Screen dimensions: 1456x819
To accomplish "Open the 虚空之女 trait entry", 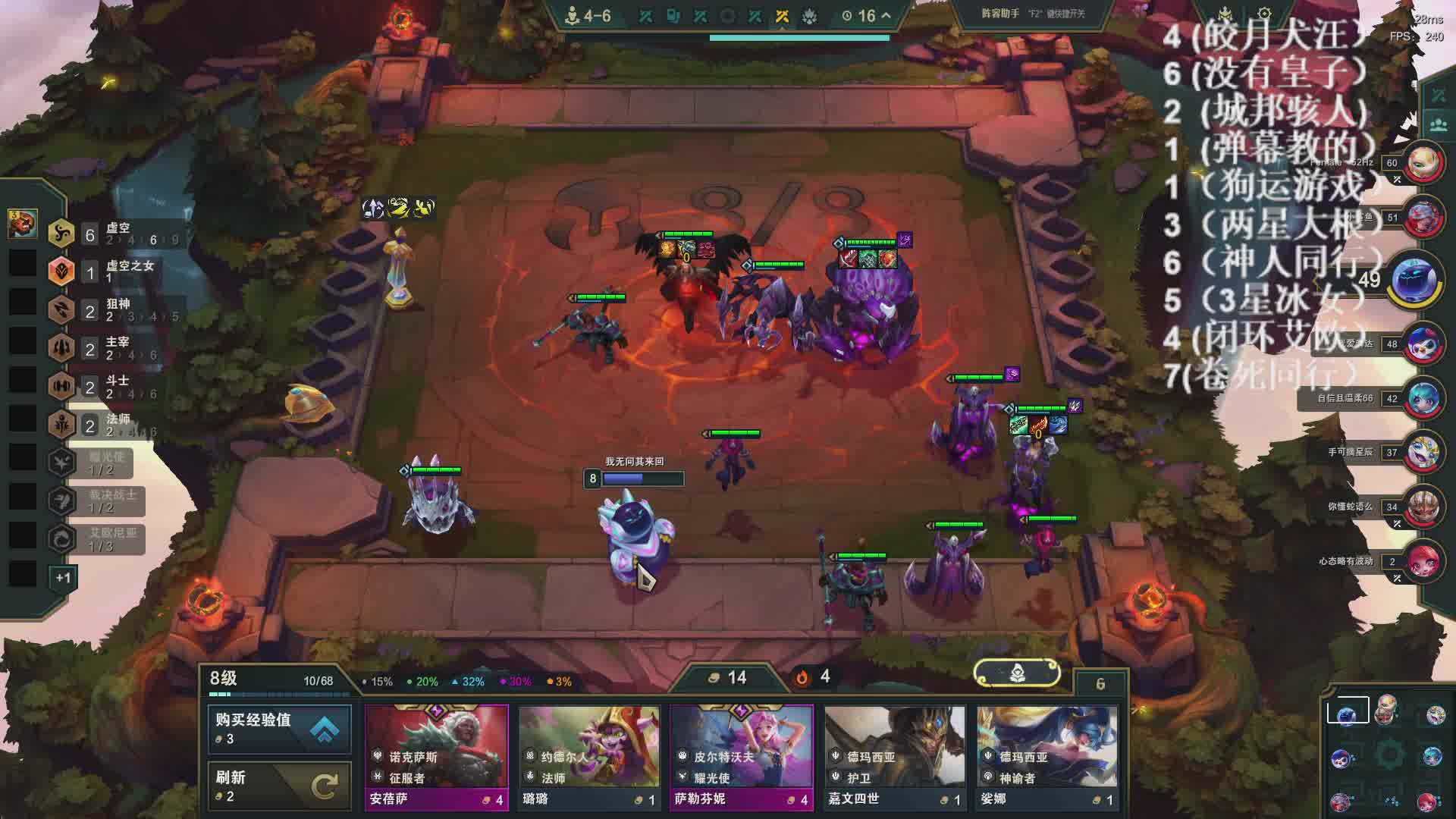I will pos(114,271).
